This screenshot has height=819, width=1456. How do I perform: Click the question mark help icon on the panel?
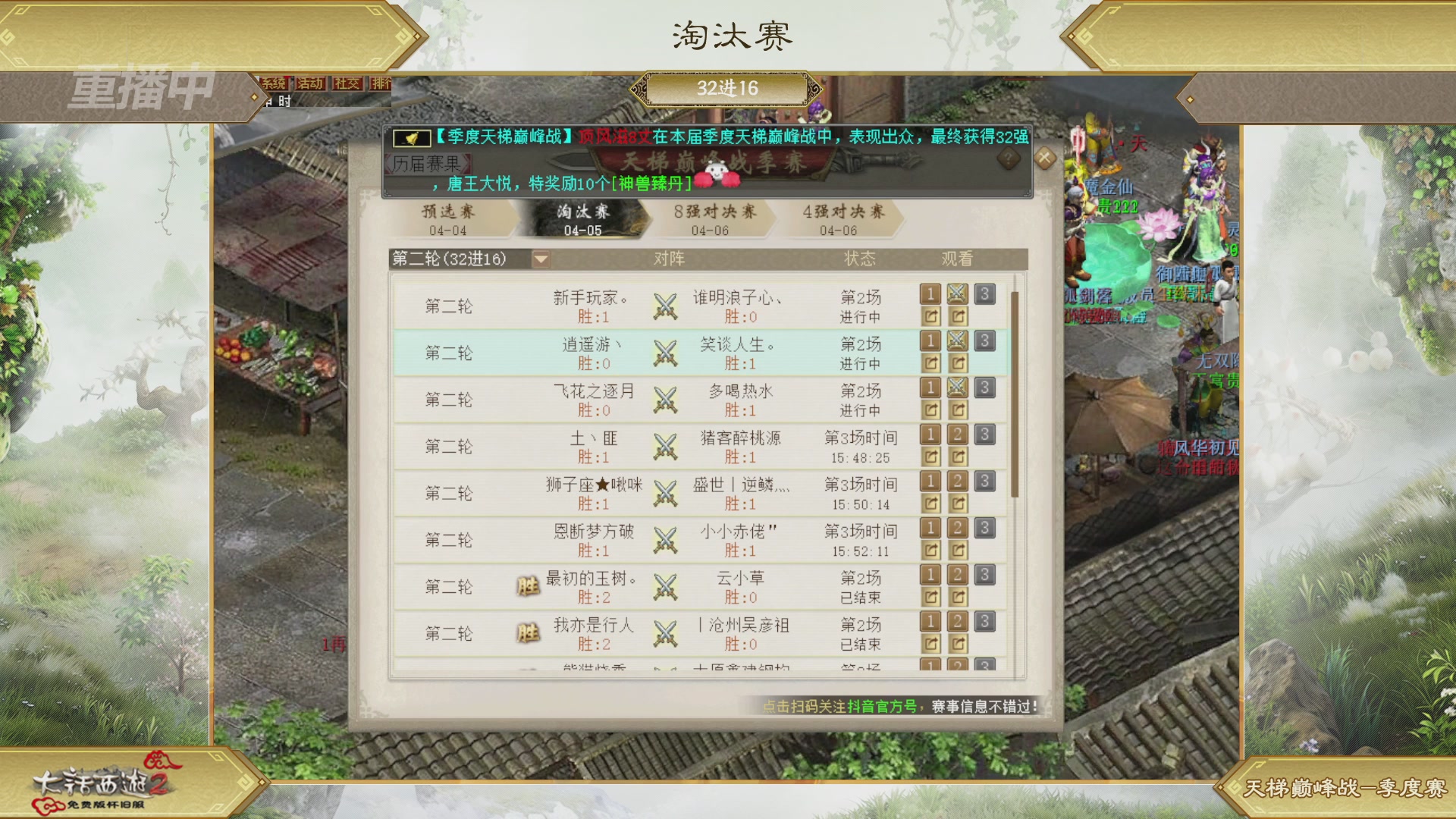coord(1007,157)
